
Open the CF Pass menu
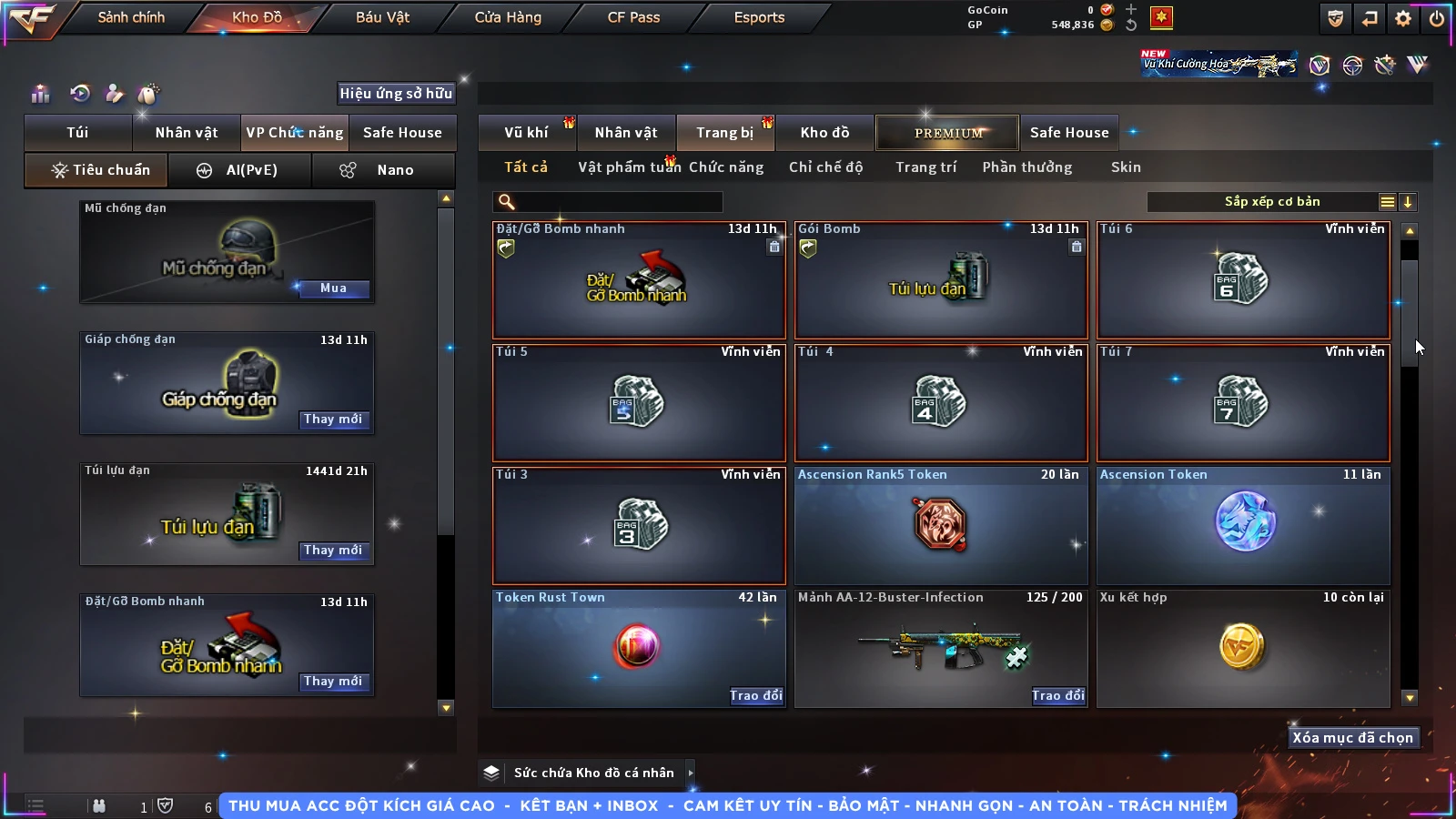pos(633,17)
